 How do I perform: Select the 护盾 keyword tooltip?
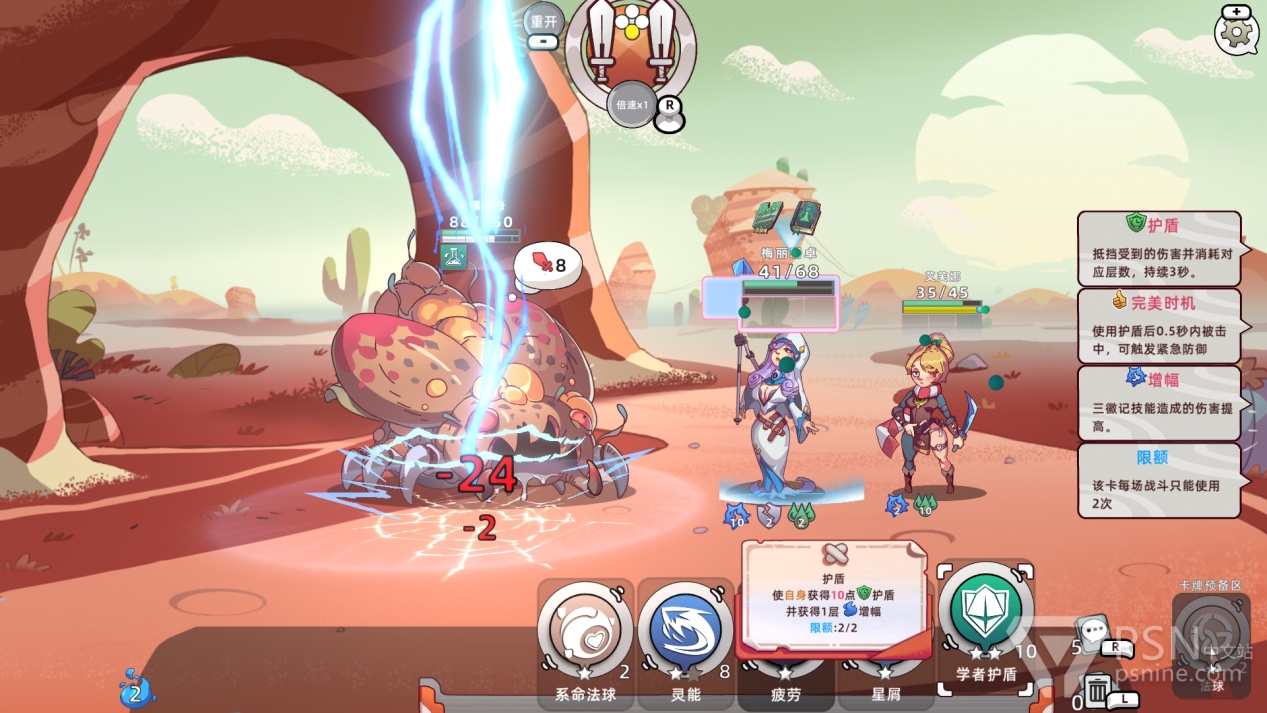point(1158,248)
